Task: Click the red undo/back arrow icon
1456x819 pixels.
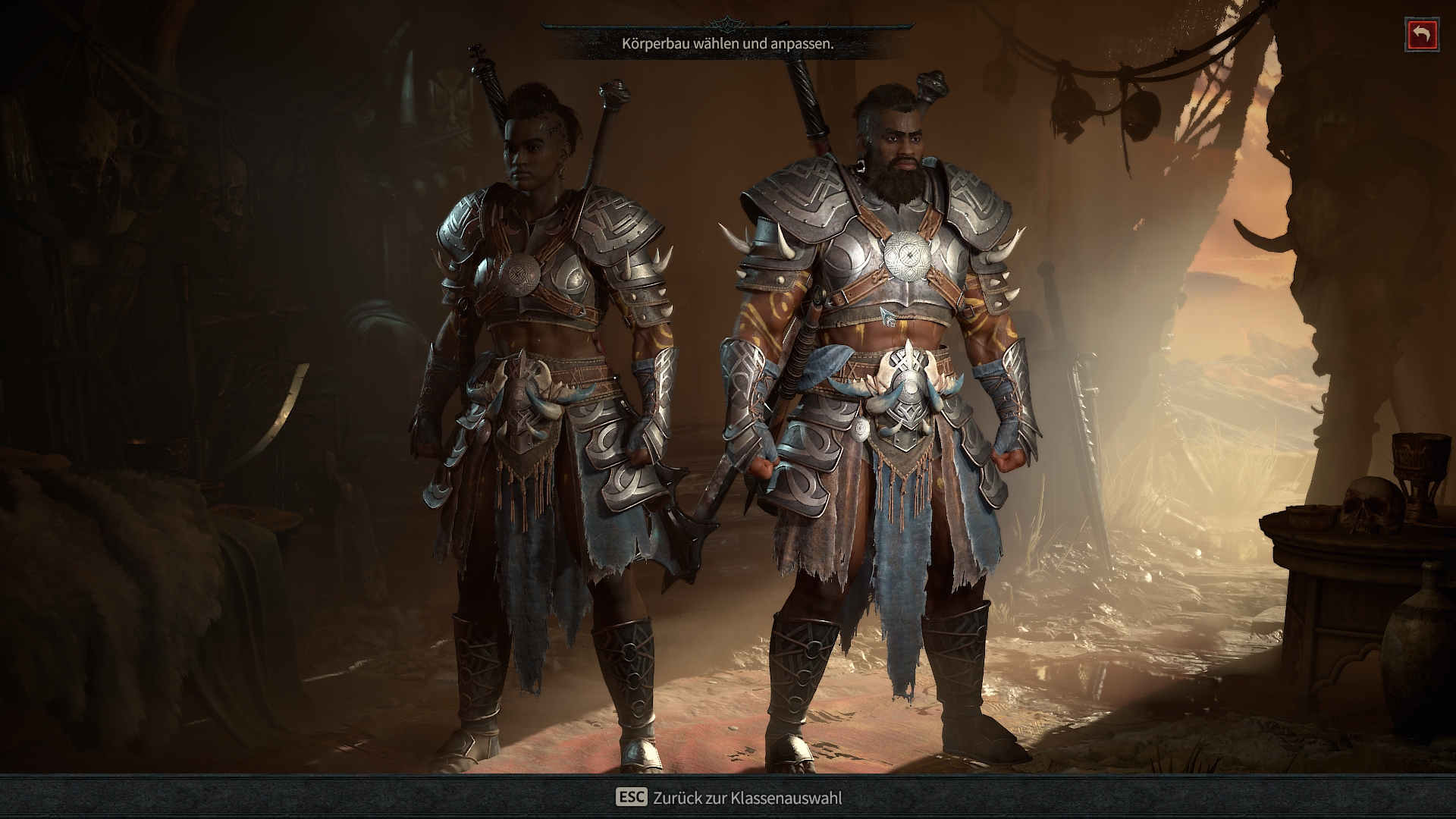Action: click(x=1422, y=34)
